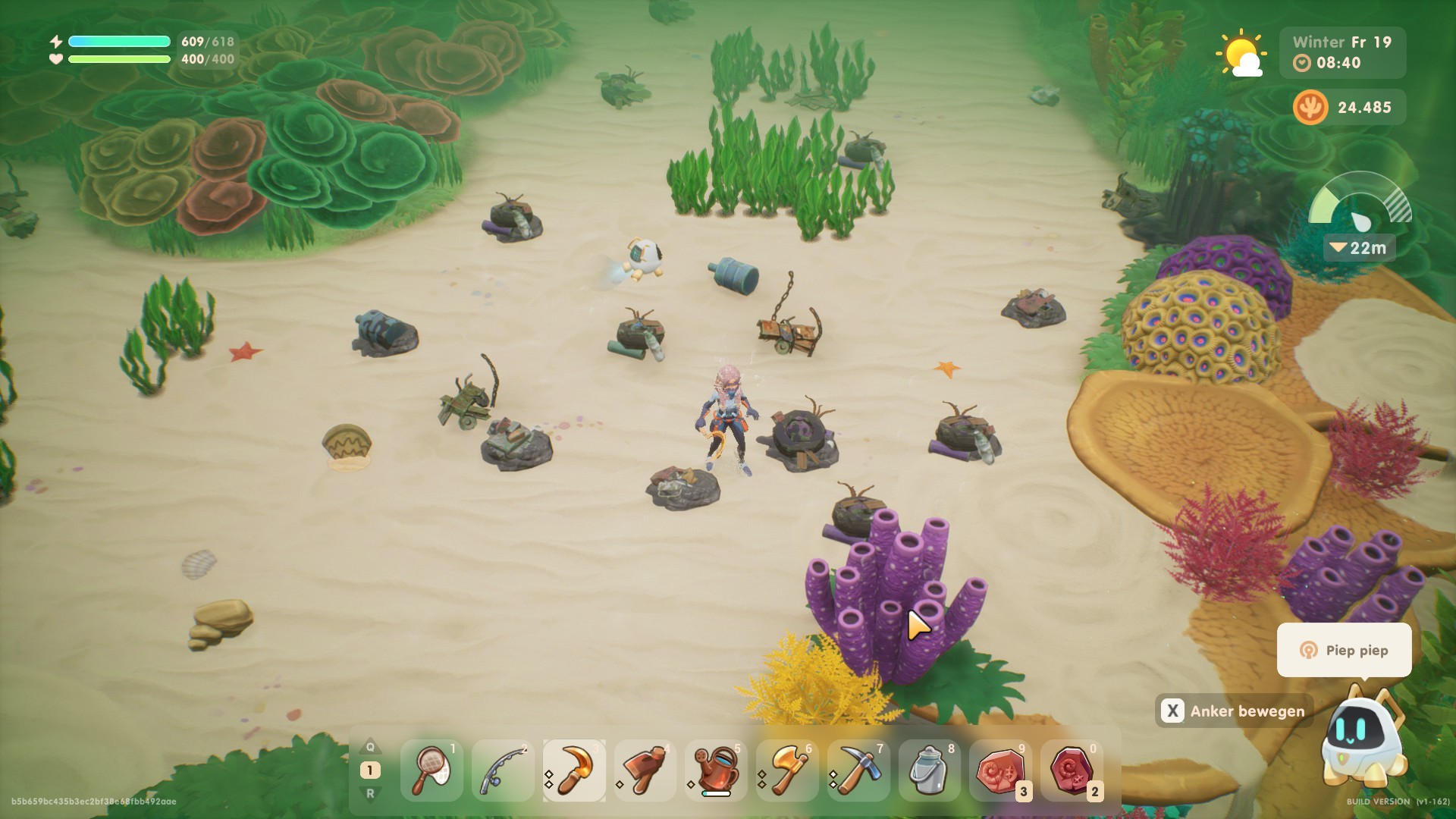This screenshot has width=1456, height=819.
Task: Click the sunny weather icon
Action: pos(1240,53)
